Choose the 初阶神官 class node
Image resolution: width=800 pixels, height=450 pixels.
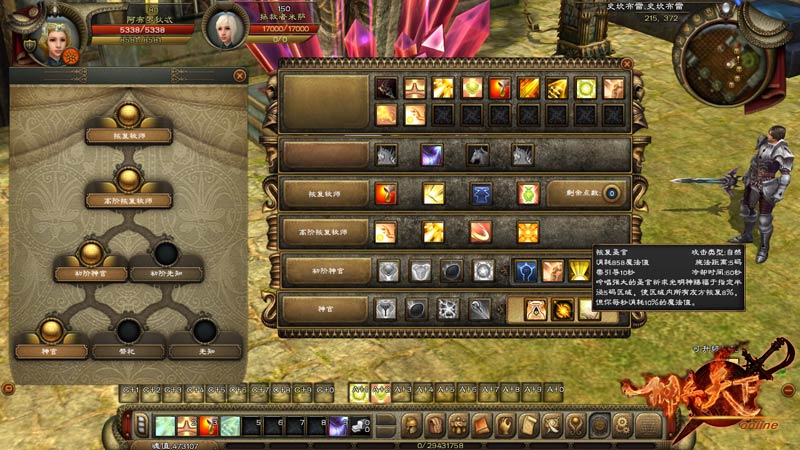pos(90,268)
